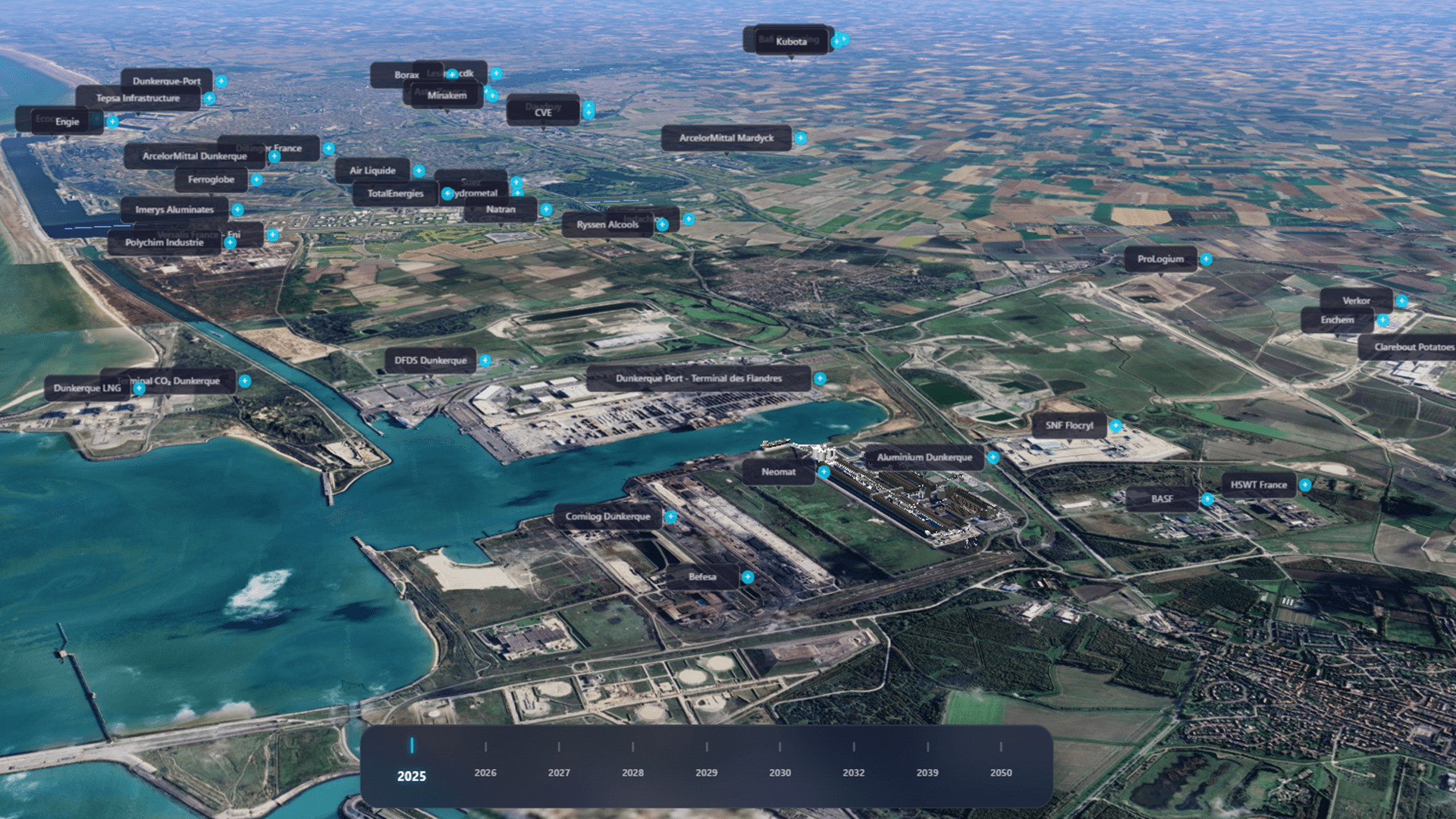Click the Kubota map label
Screen dimensions: 1456x819
(x=790, y=42)
